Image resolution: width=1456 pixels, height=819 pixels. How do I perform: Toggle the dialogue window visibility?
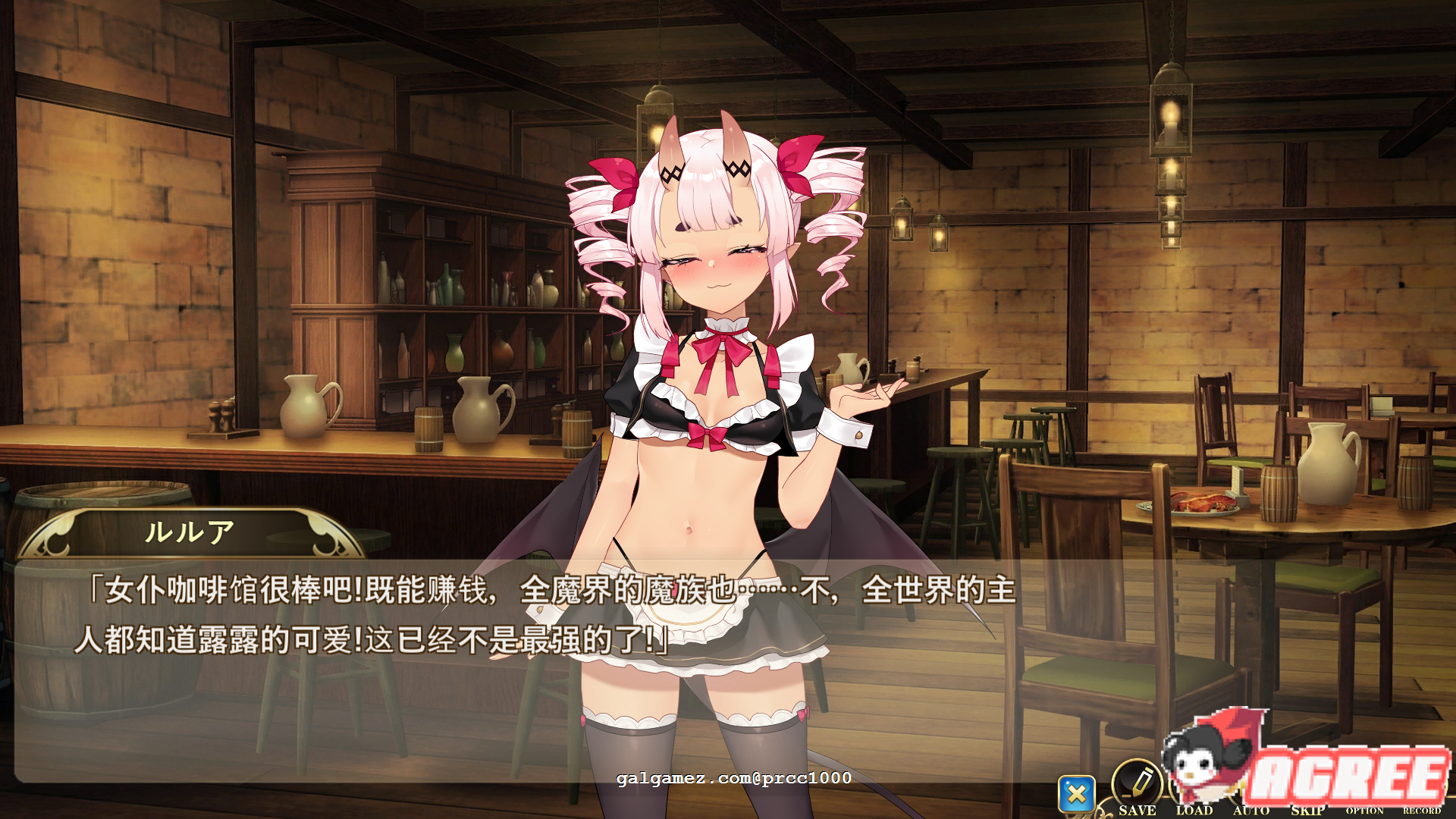coord(1077,792)
